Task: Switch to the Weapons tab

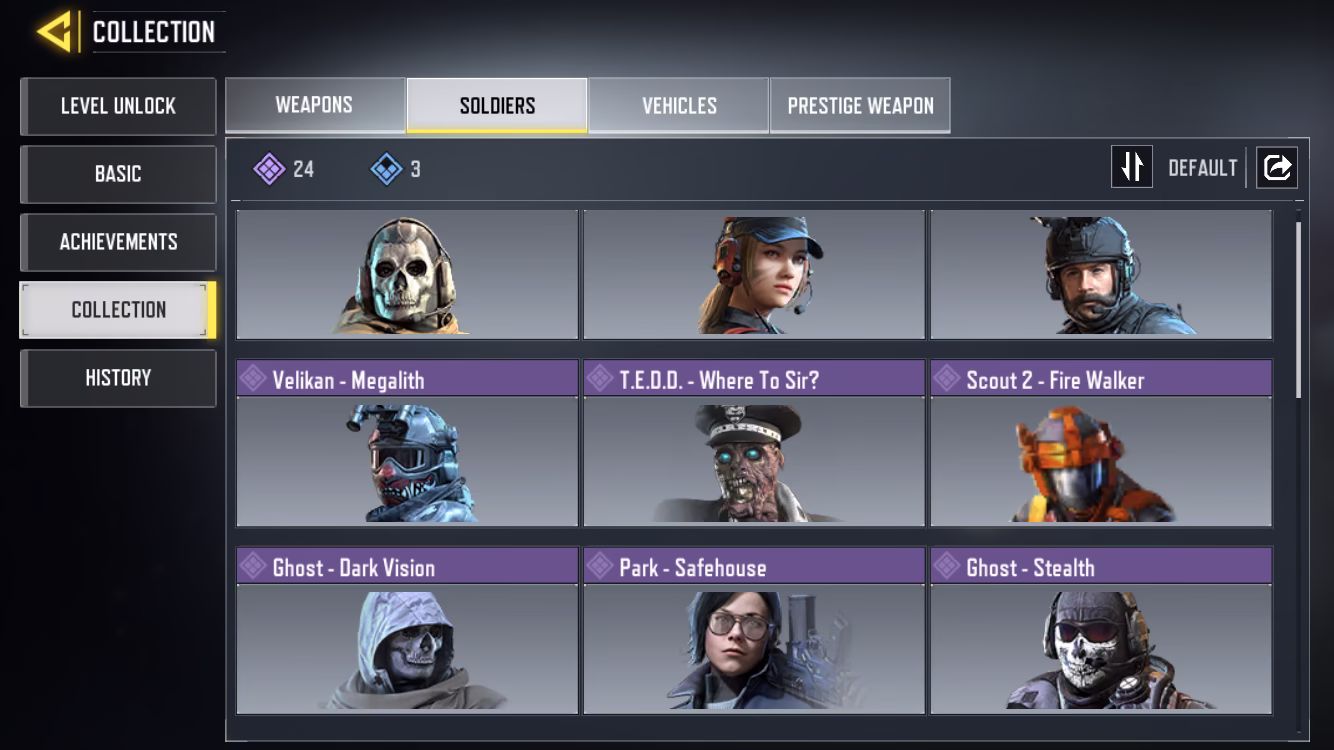Action: click(x=315, y=105)
